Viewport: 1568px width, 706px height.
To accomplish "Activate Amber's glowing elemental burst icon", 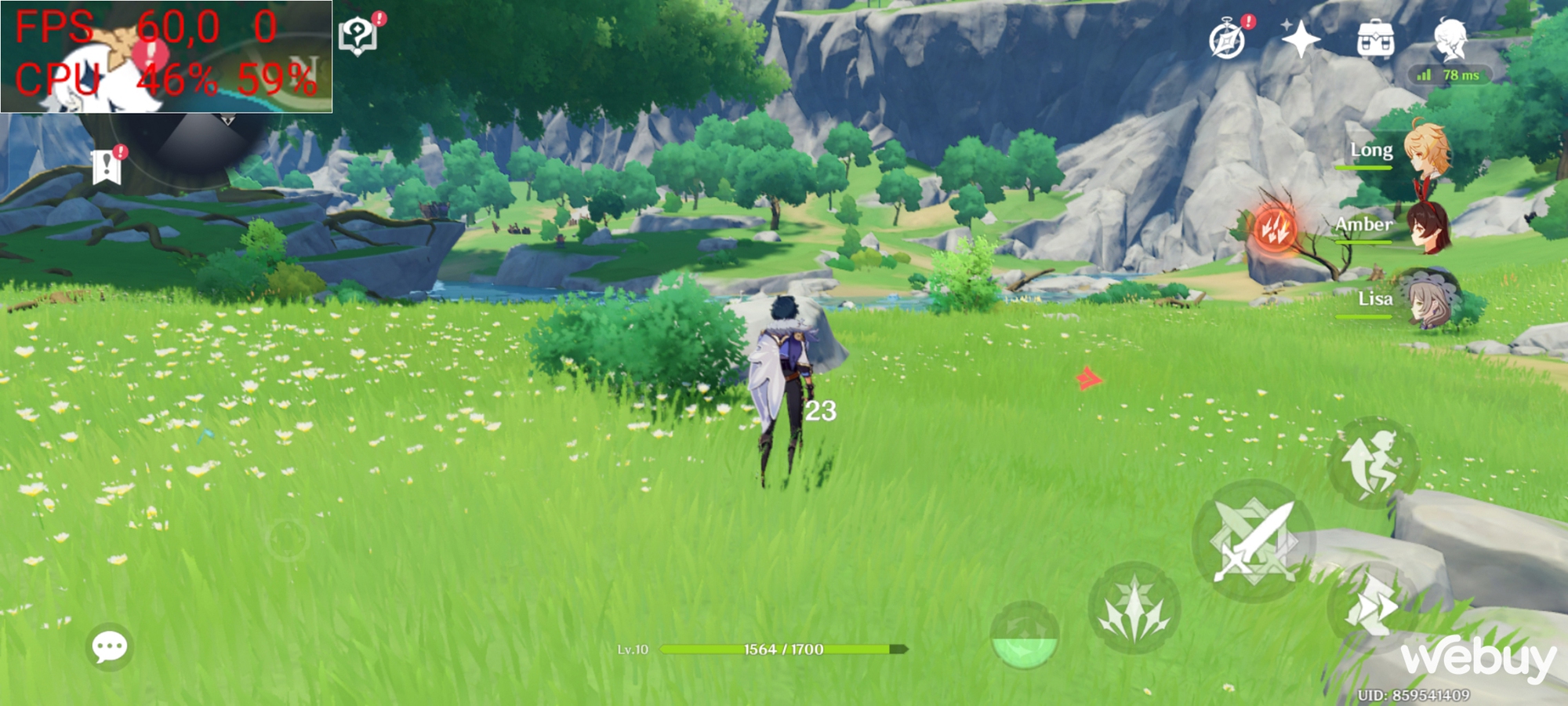I will 1274,228.
